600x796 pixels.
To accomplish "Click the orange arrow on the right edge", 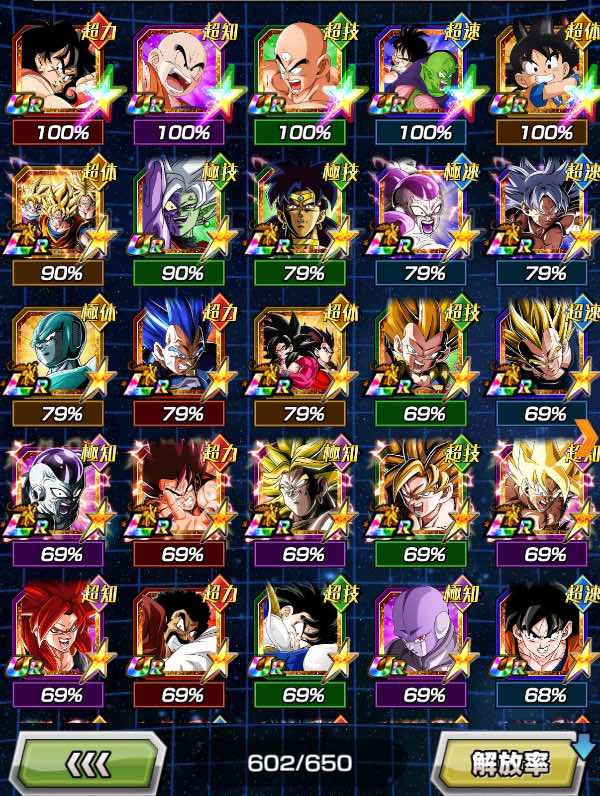I will click(589, 432).
